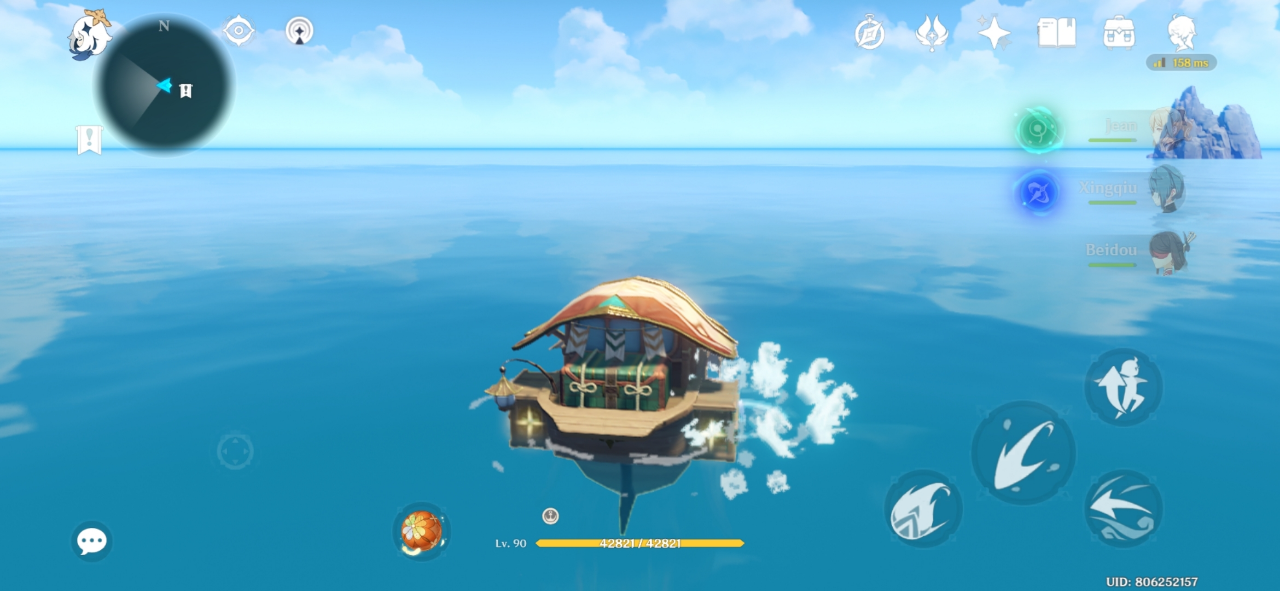Open the Paimon menu
This screenshot has height=591, width=1280.
click(88, 34)
